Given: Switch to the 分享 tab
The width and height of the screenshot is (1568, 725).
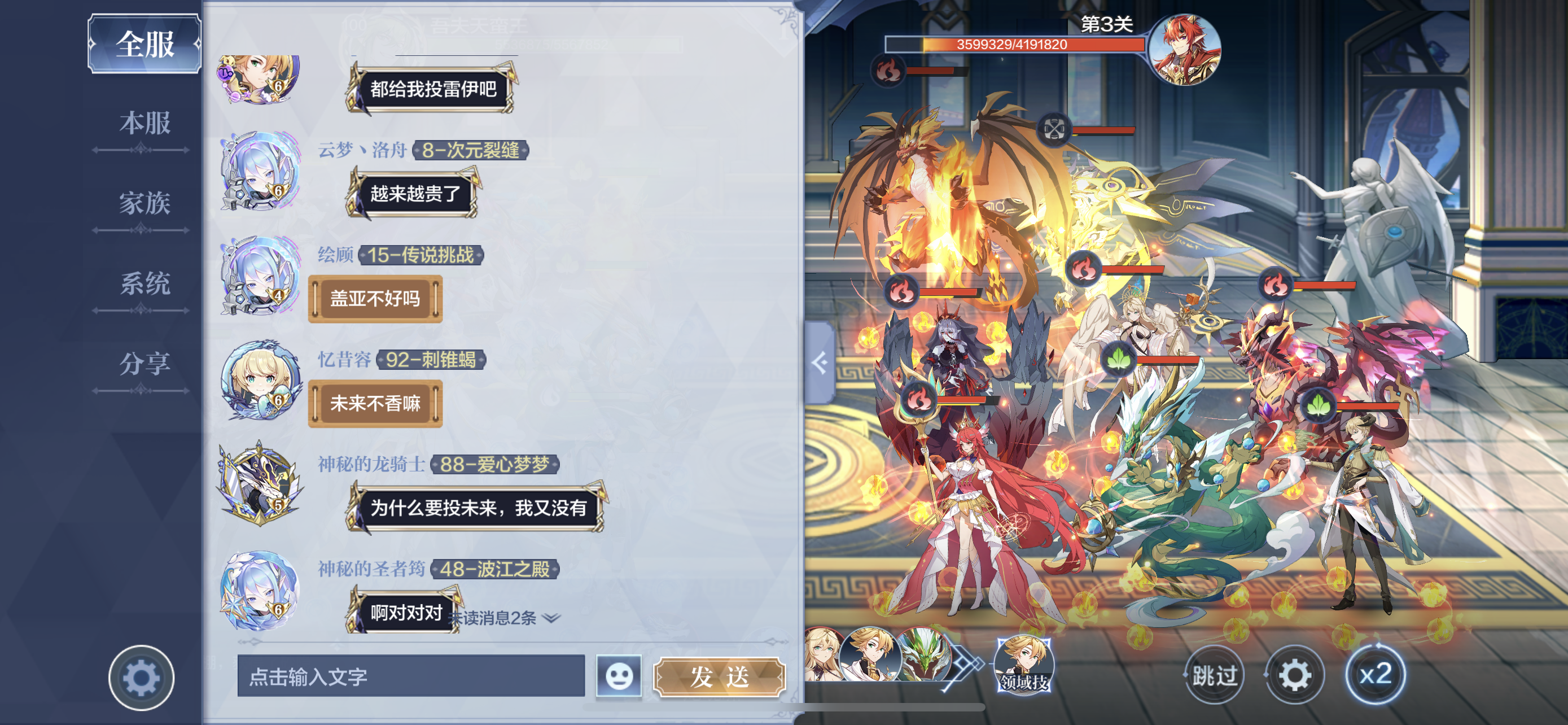Looking at the screenshot, I should click(144, 364).
